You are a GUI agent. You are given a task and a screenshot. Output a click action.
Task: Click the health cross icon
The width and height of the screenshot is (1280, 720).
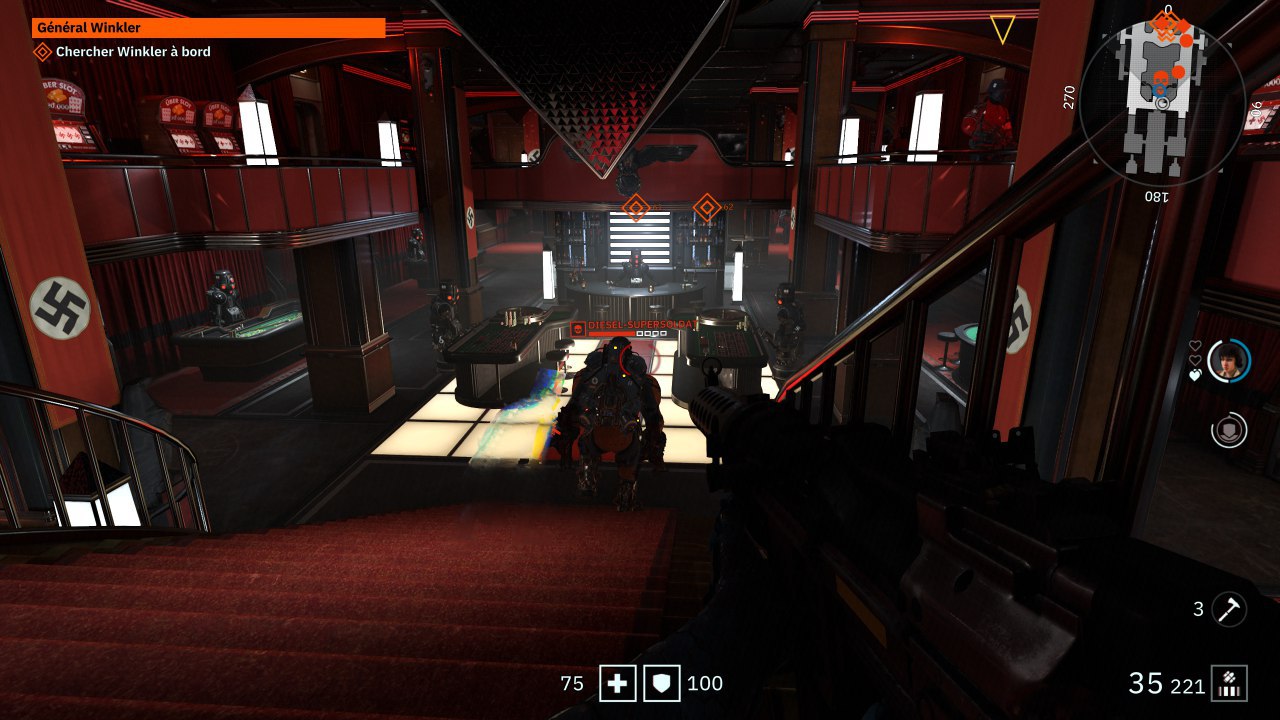617,684
